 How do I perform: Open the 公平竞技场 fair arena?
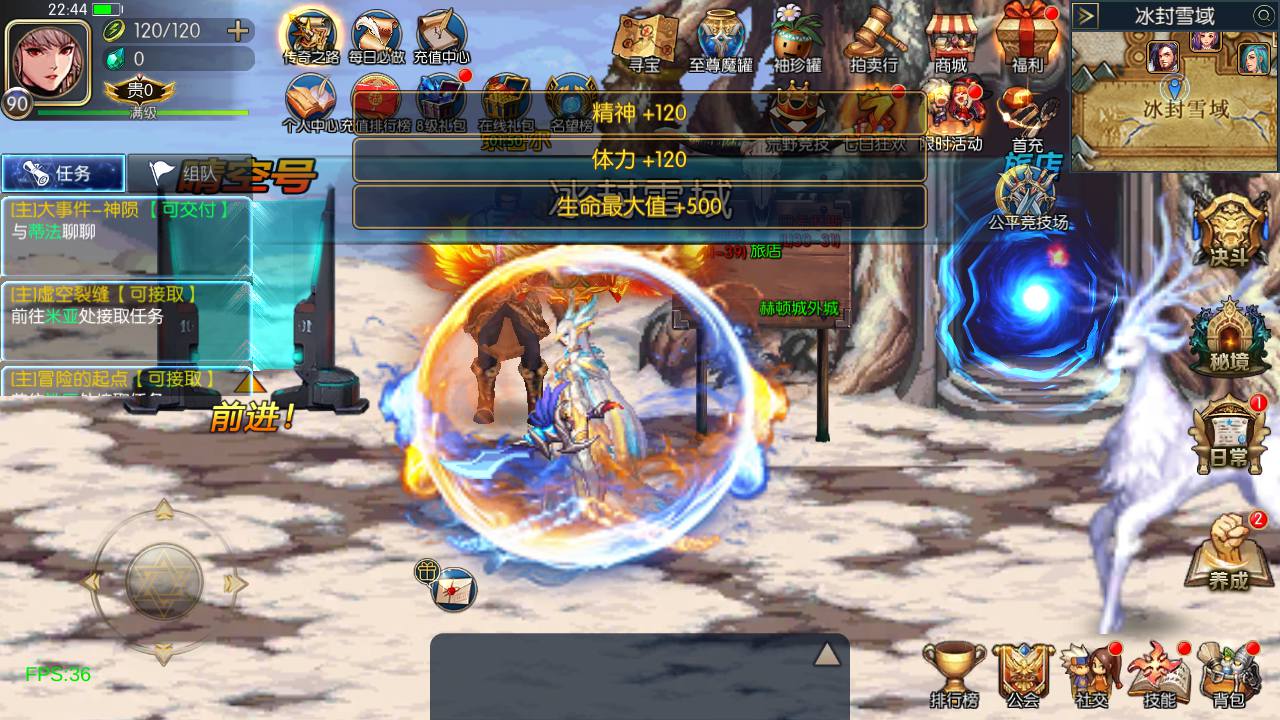pos(1027,197)
